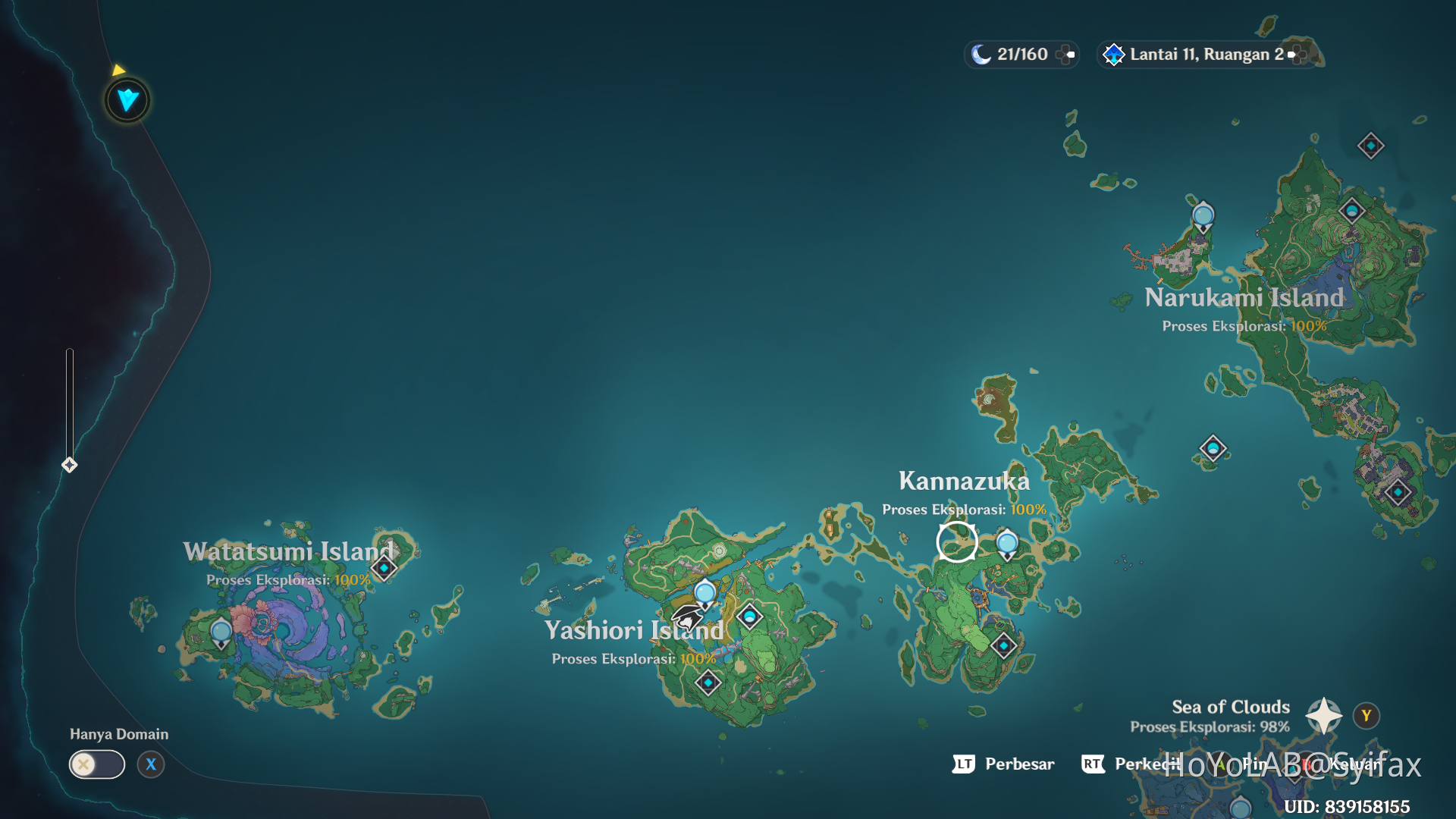Select the teleport waypoint near Narukami city
1456x819 pixels.
click(x=1202, y=215)
